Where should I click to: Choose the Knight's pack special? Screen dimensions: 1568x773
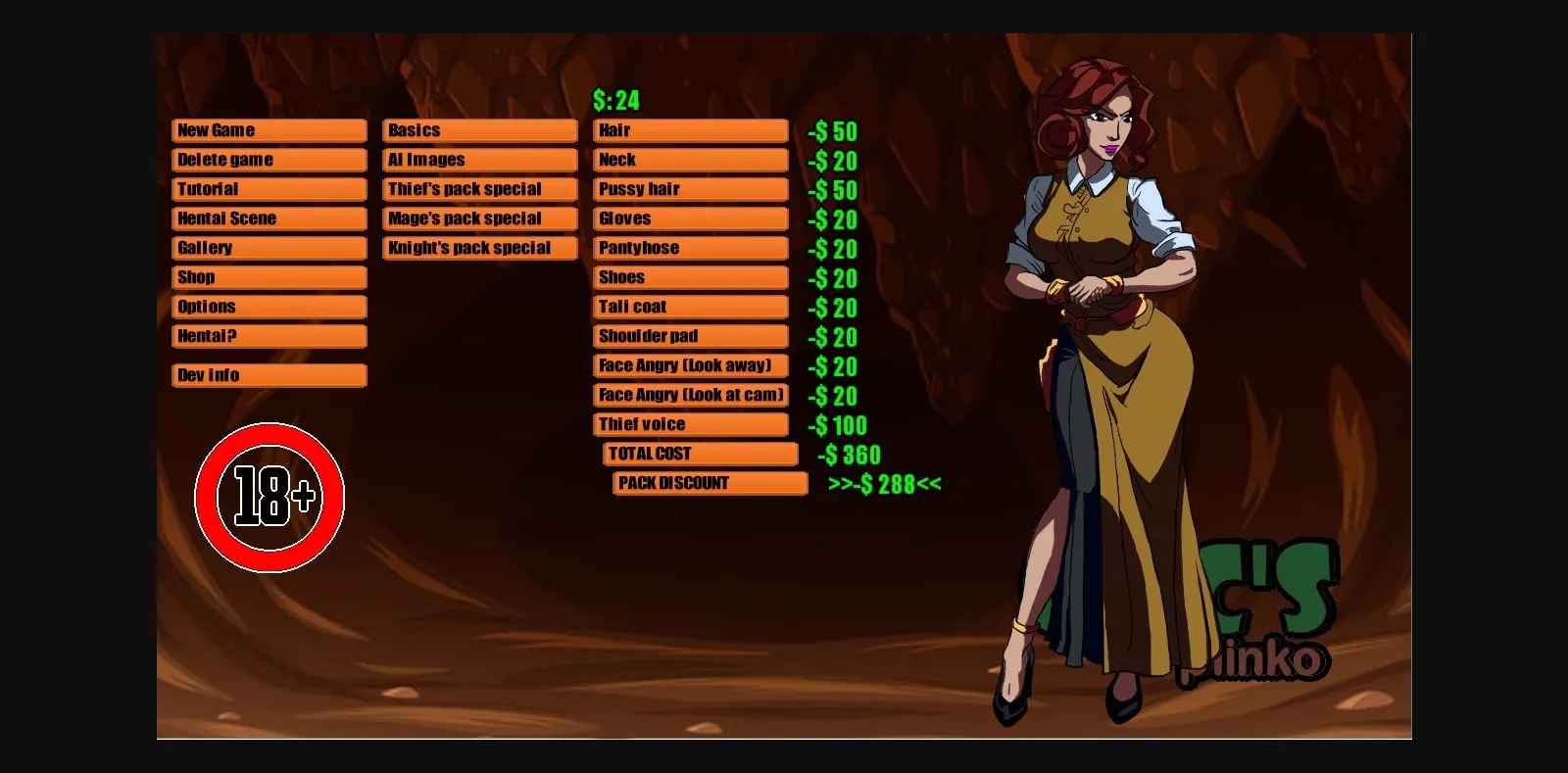(x=478, y=247)
